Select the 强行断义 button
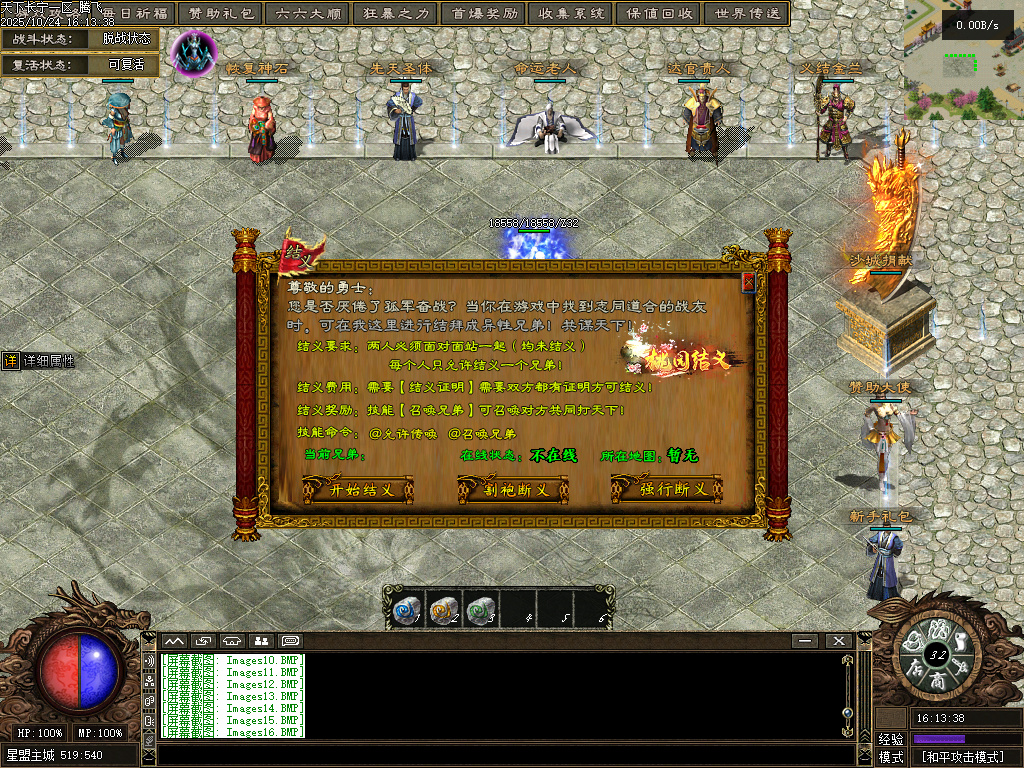This screenshot has height=768, width=1024. point(666,490)
